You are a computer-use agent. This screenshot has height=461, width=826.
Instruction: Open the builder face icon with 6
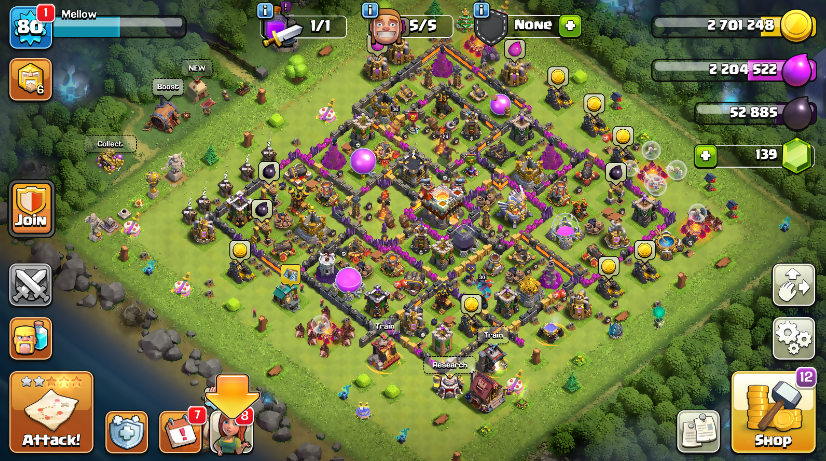[30, 79]
